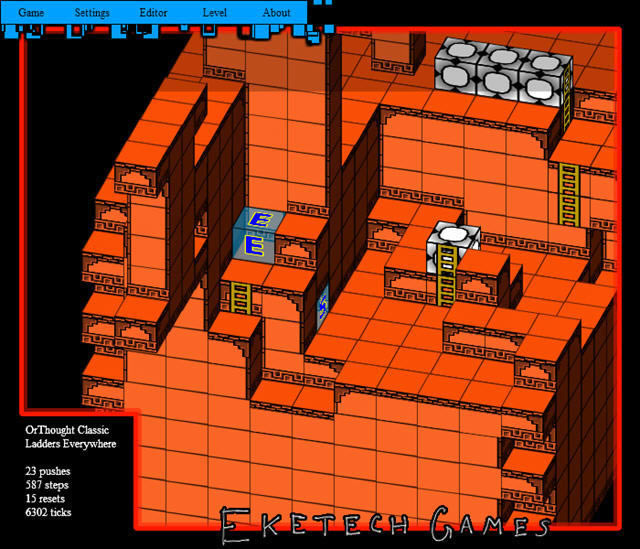This screenshot has height=549, width=640.
Task: Open the Level menu
Action: pyautogui.click(x=215, y=13)
